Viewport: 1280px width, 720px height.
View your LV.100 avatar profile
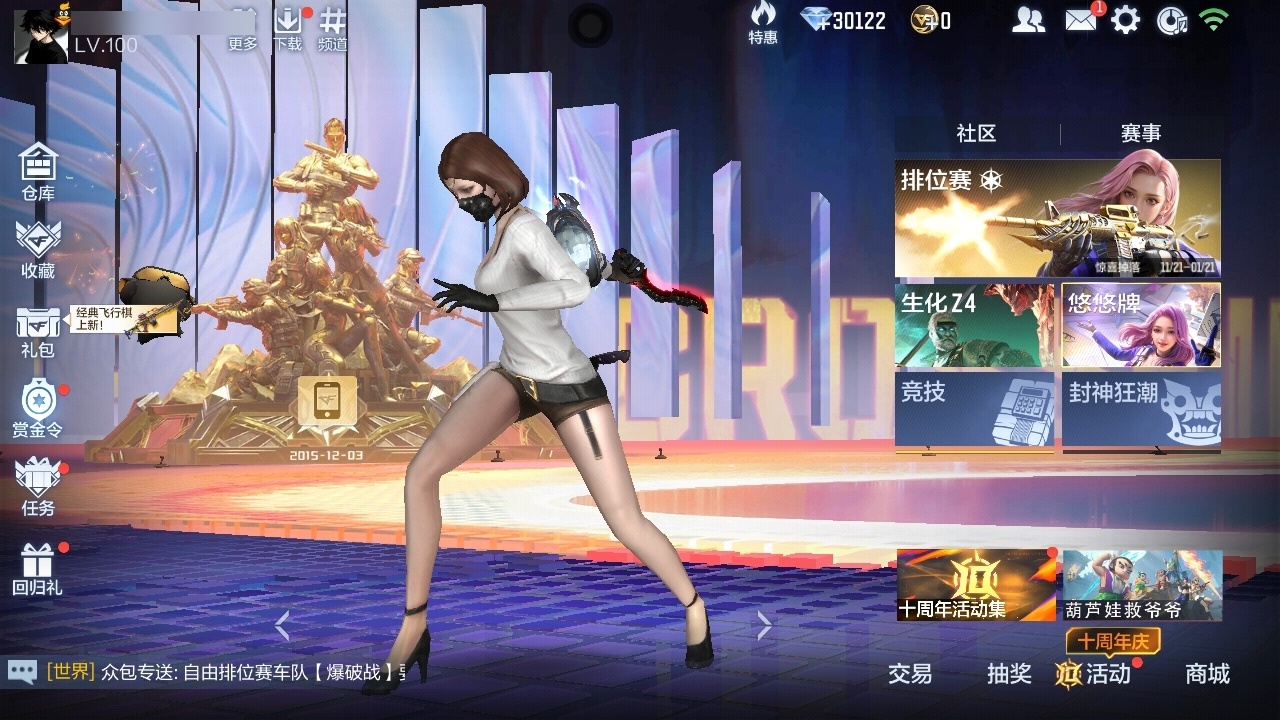click(x=40, y=35)
